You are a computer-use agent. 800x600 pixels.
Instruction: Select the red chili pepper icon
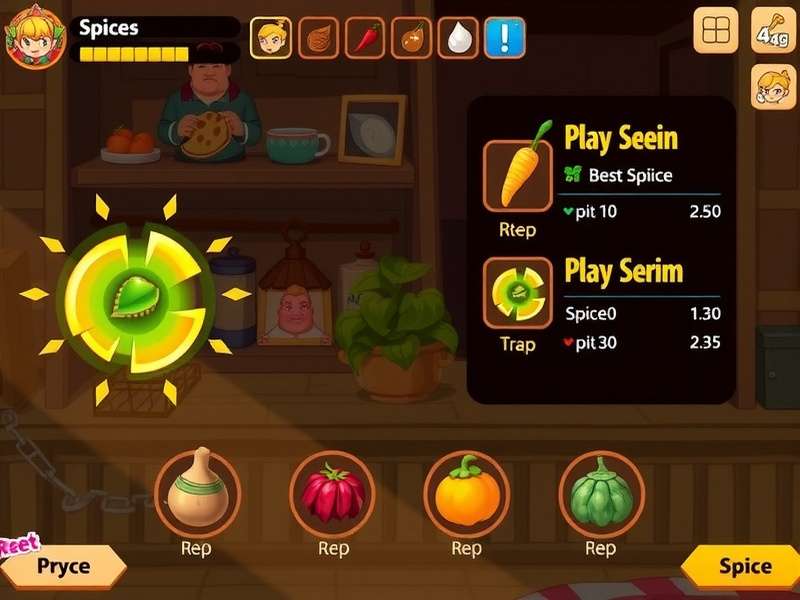click(365, 37)
